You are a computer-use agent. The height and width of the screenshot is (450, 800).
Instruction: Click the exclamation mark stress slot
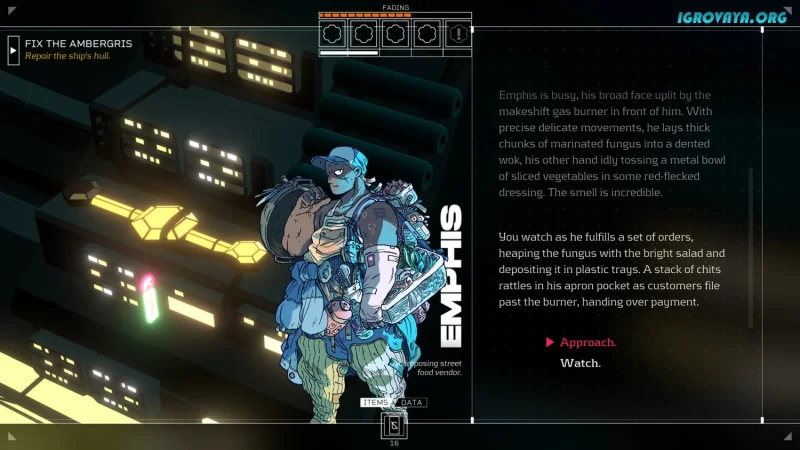(x=458, y=34)
